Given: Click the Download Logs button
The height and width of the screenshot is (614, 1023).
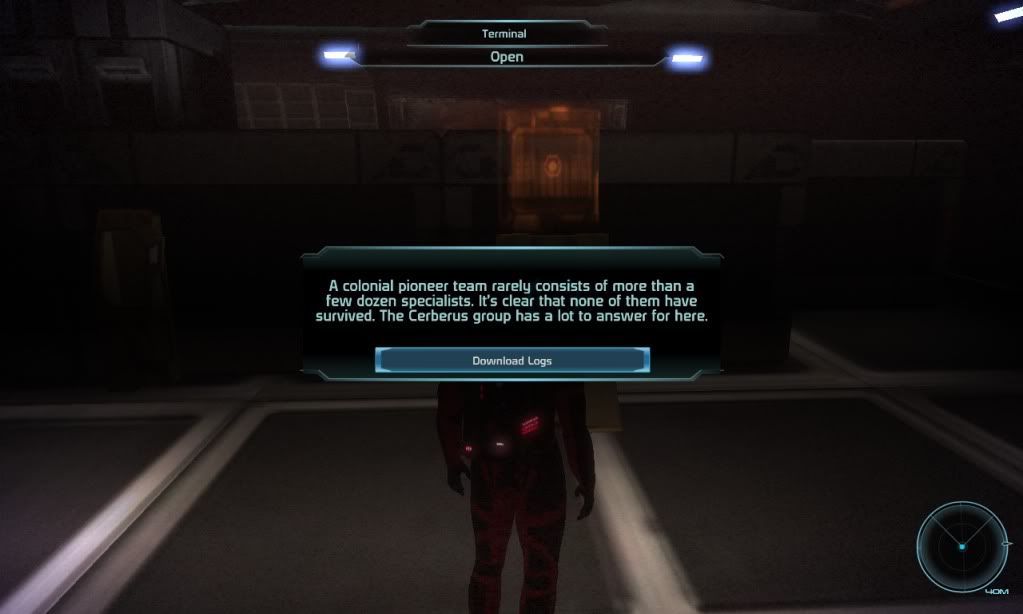Looking at the screenshot, I should click(x=512, y=360).
